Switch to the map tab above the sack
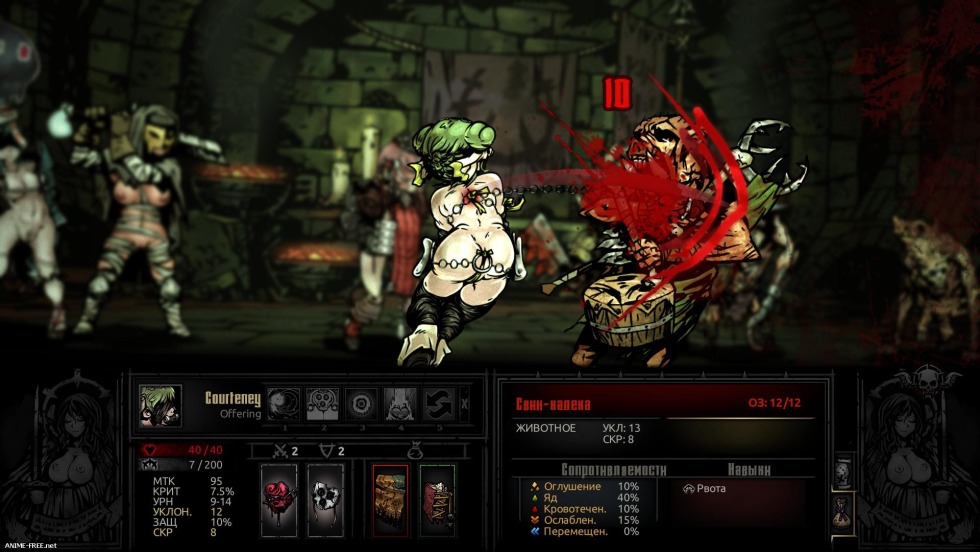This screenshot has height=552, width=980. pyautogui.click(x=842, y=474)
